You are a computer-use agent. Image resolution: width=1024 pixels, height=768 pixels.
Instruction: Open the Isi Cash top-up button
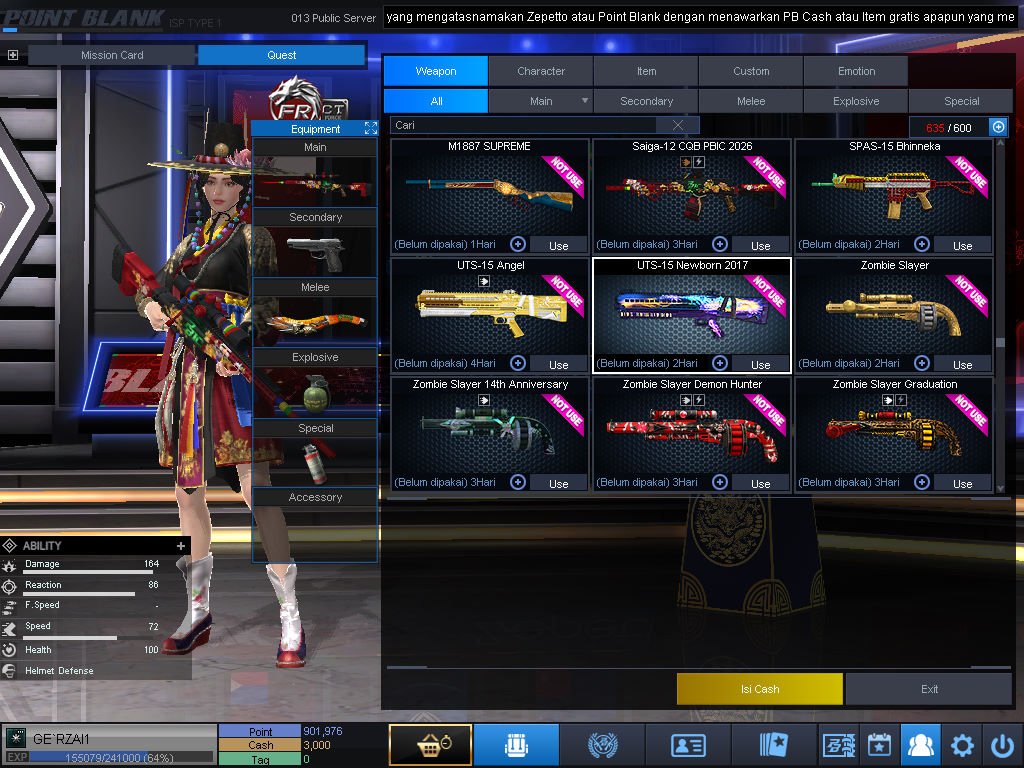tap(759, 689)
